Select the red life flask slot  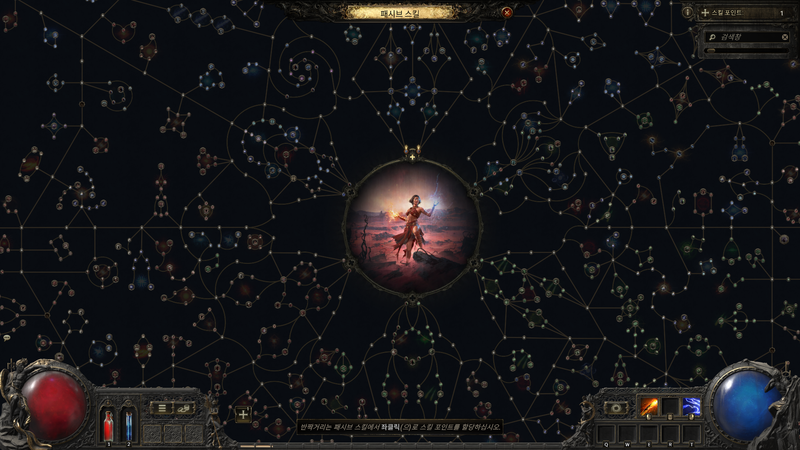click(108, 424)
